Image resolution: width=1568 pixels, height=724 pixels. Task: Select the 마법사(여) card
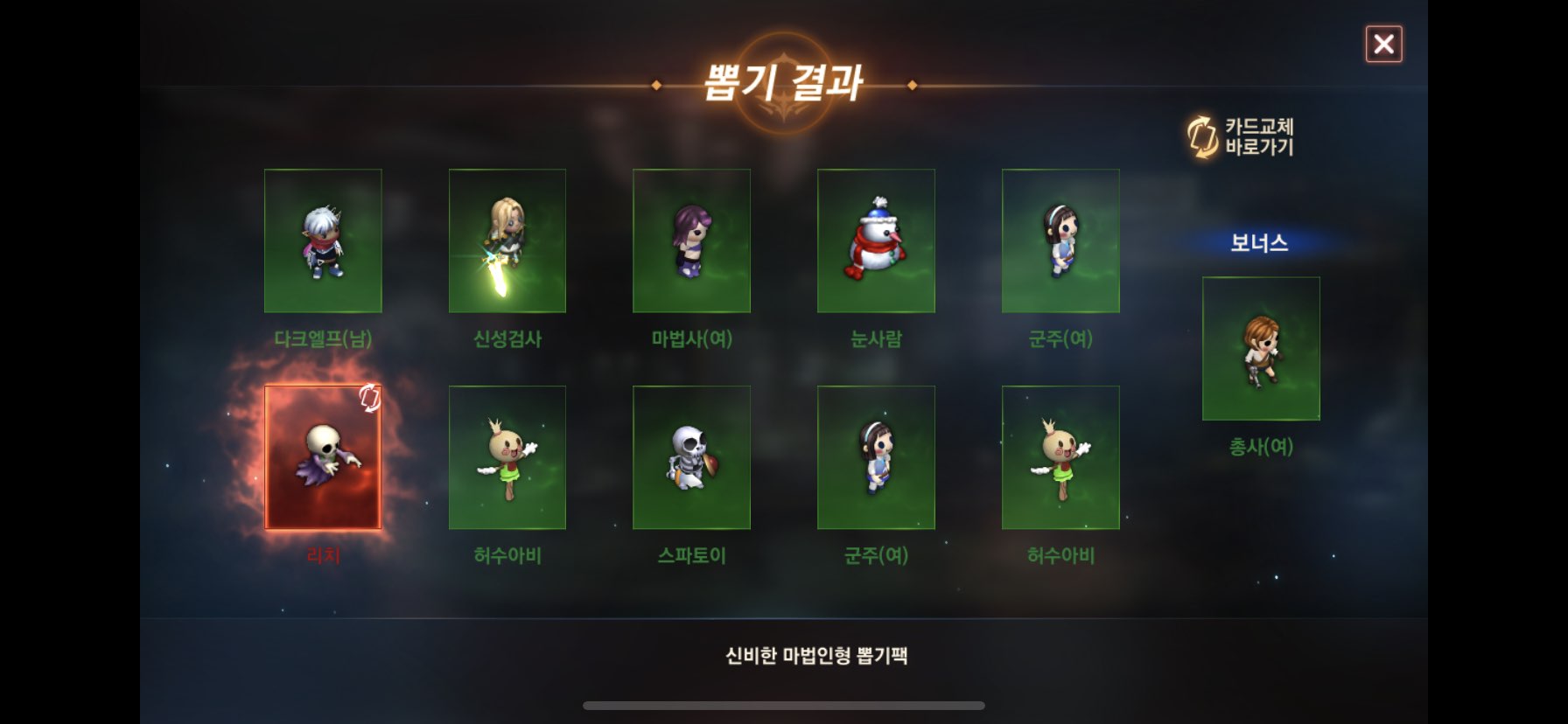point(691,240)
